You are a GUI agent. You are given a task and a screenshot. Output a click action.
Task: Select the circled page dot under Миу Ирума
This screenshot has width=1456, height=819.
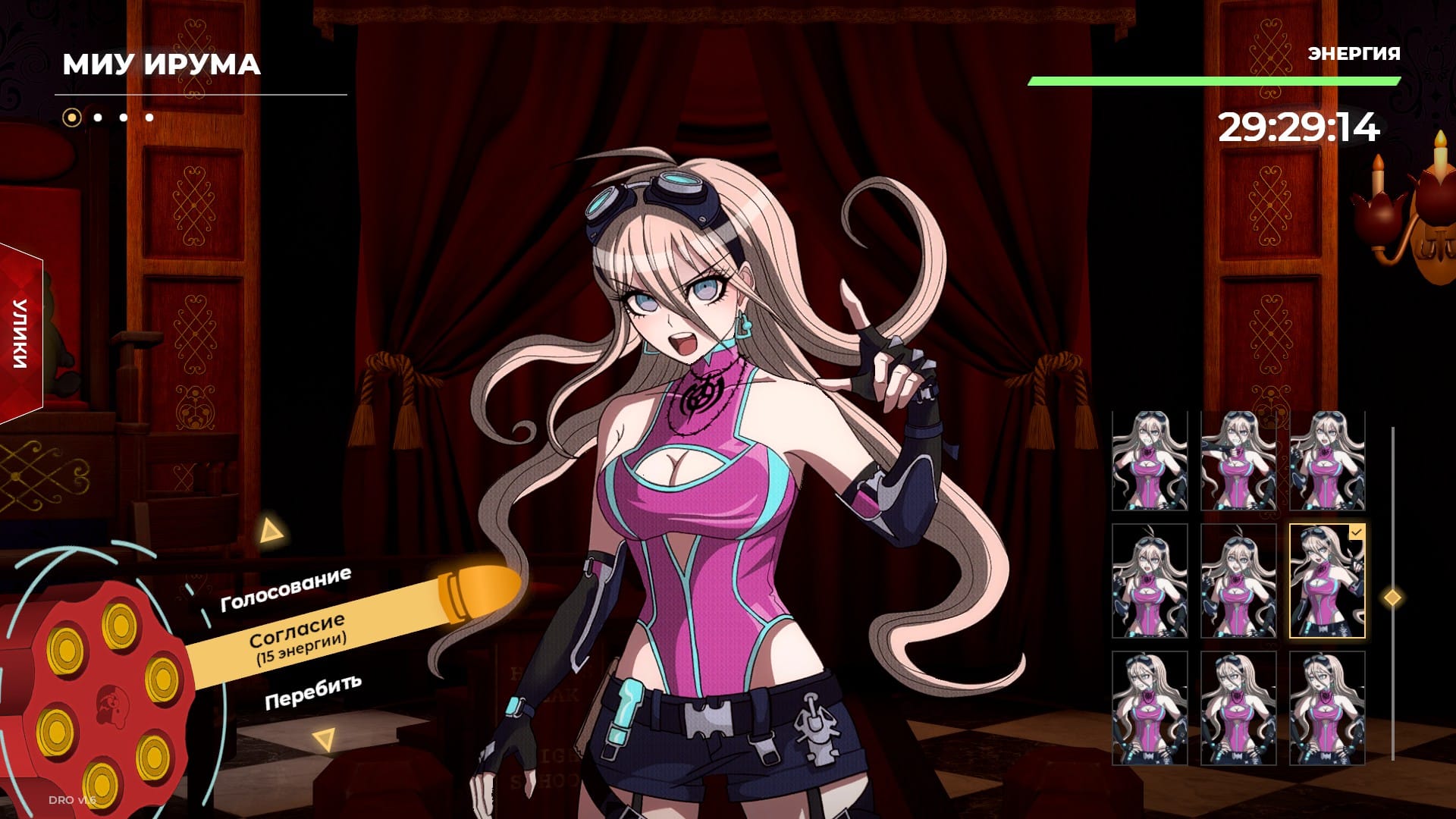point(72,118)
